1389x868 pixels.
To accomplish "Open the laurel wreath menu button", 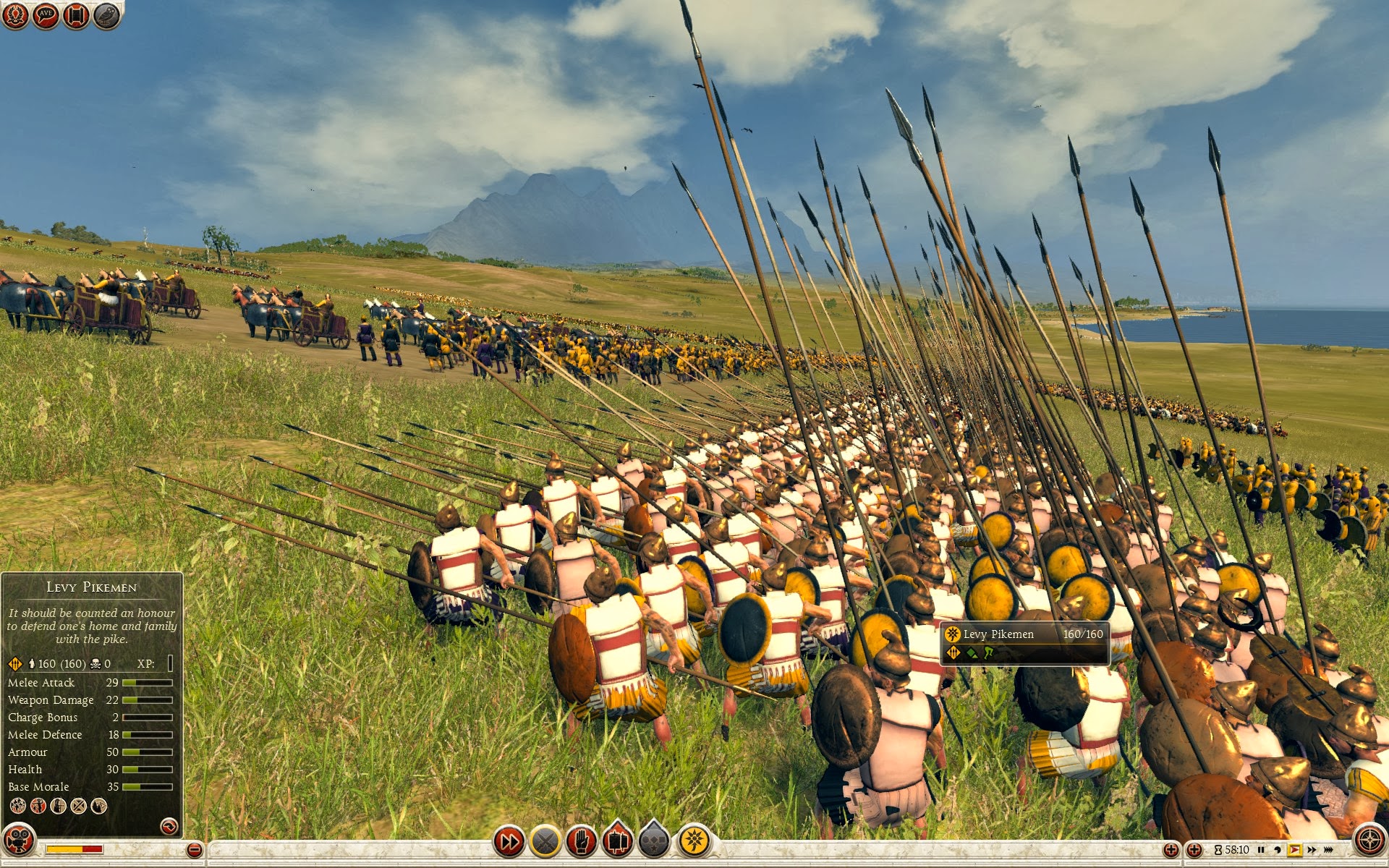I will point(15,15).
